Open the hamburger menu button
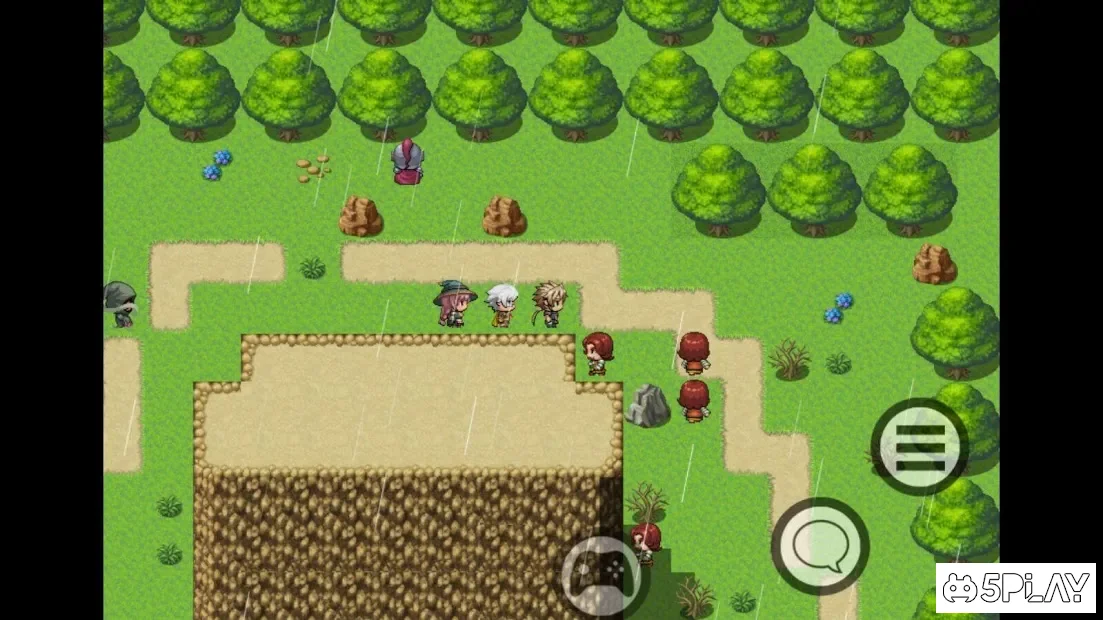The width and height of the screenshot is (1103, 620). (x=919, y=446)
